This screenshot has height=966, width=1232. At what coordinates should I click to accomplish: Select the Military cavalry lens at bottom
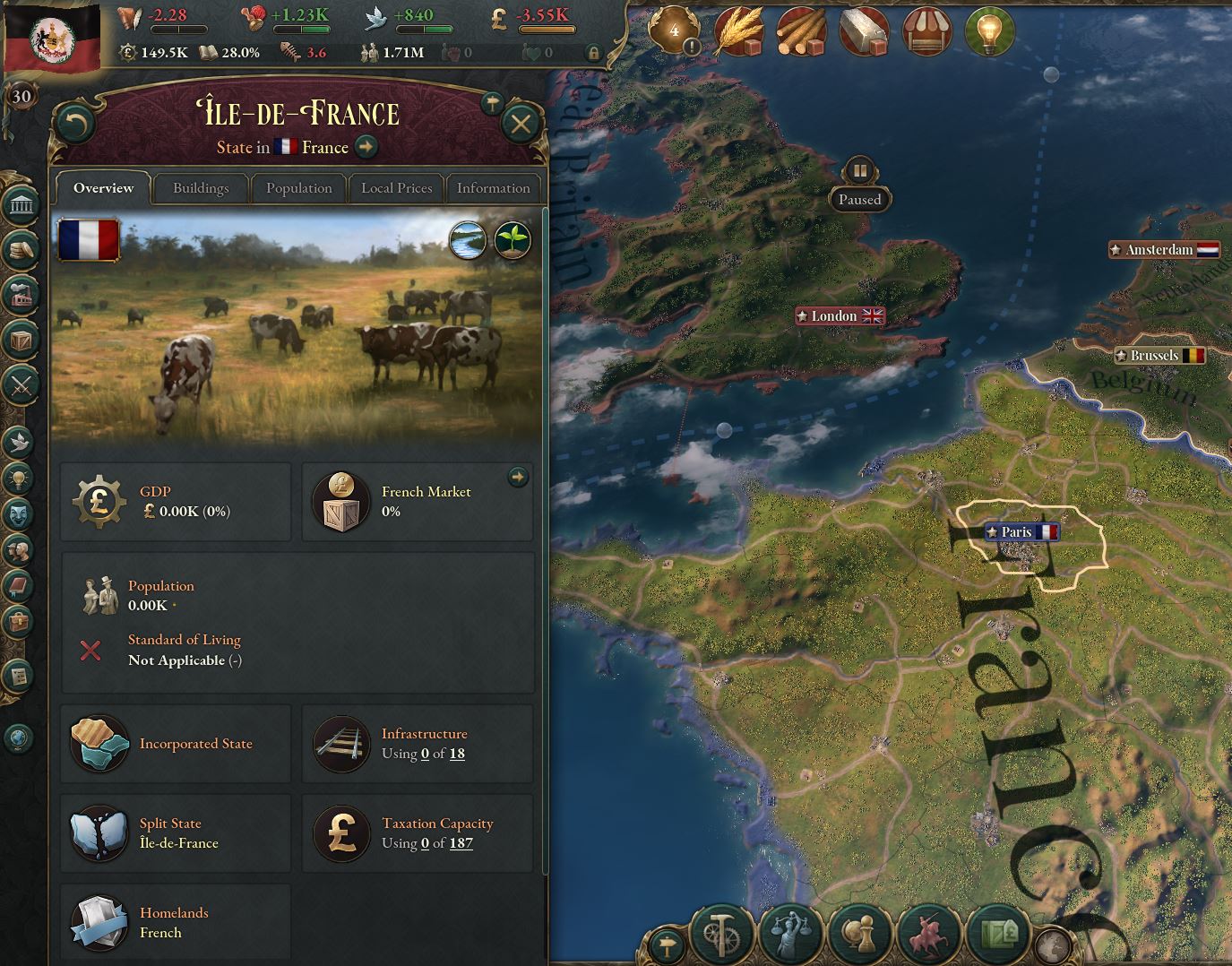pyautogui.click(x=928, y=935)
